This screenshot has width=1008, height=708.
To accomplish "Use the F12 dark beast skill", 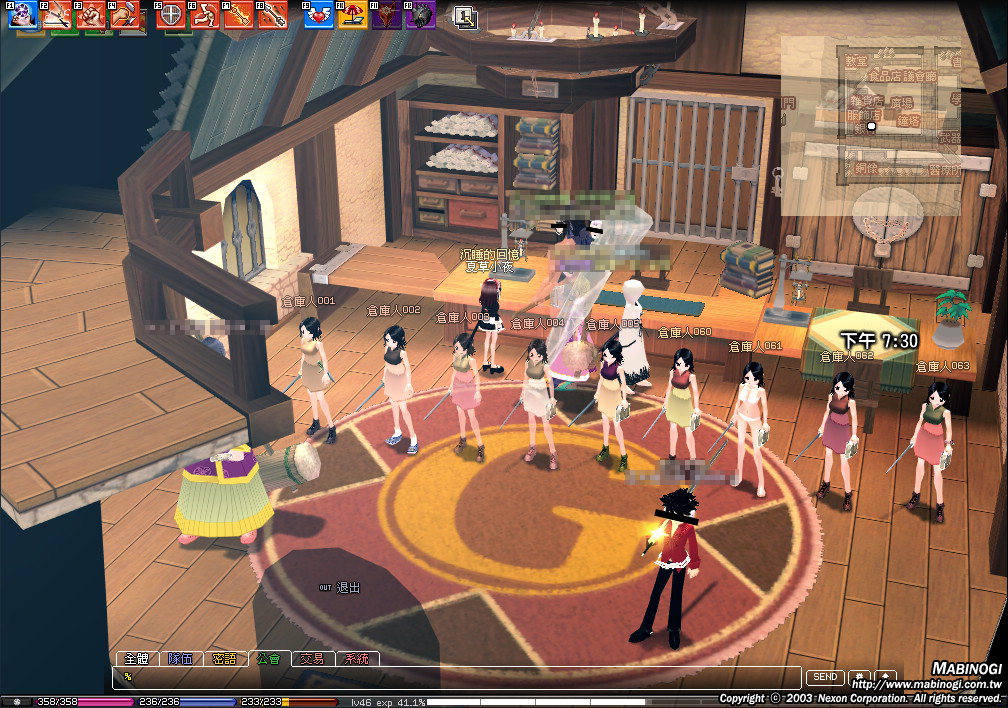I will coord(420,14).
